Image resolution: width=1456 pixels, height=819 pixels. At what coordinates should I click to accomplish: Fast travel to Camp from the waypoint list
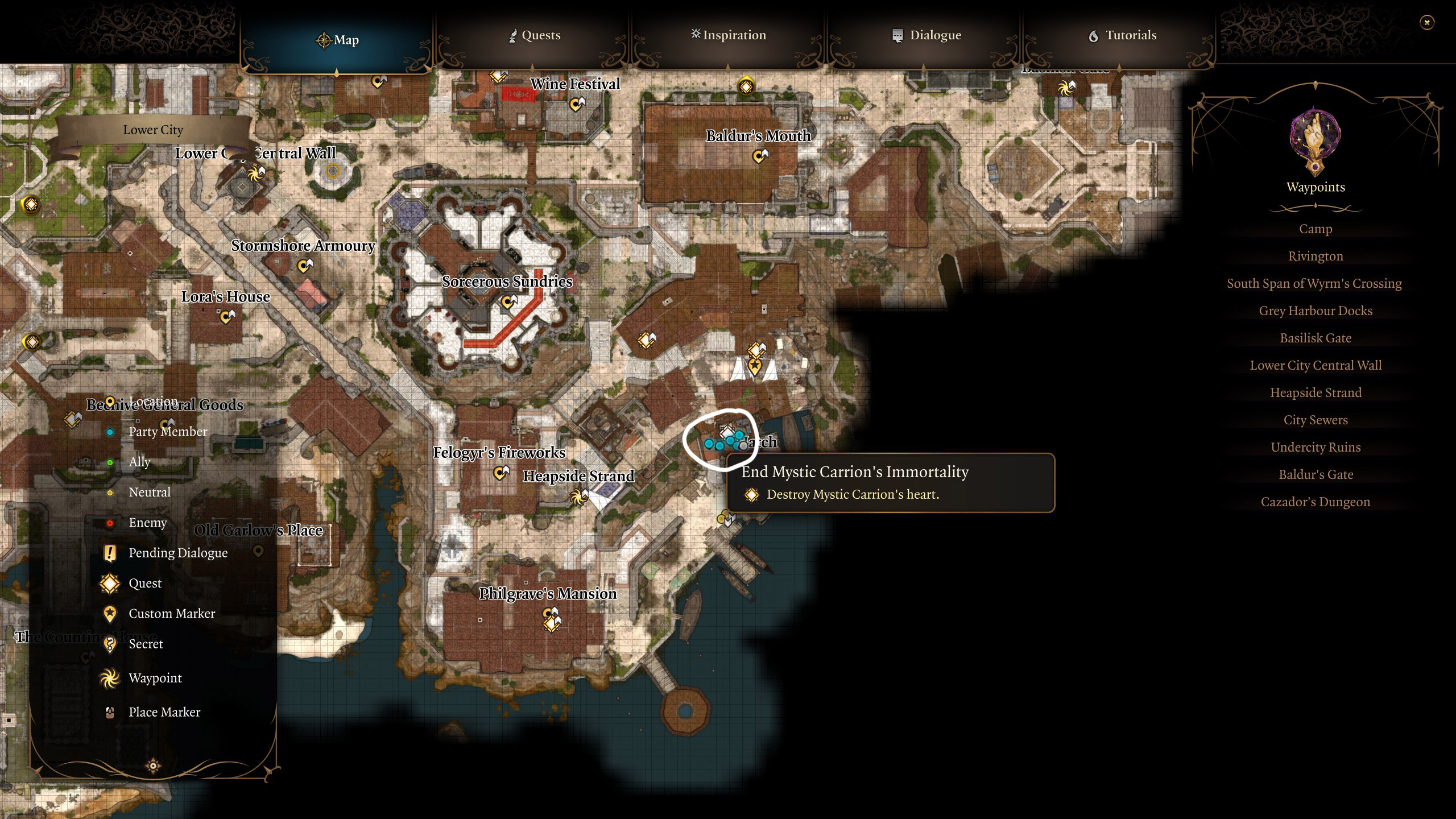(x=1314, y=229)
